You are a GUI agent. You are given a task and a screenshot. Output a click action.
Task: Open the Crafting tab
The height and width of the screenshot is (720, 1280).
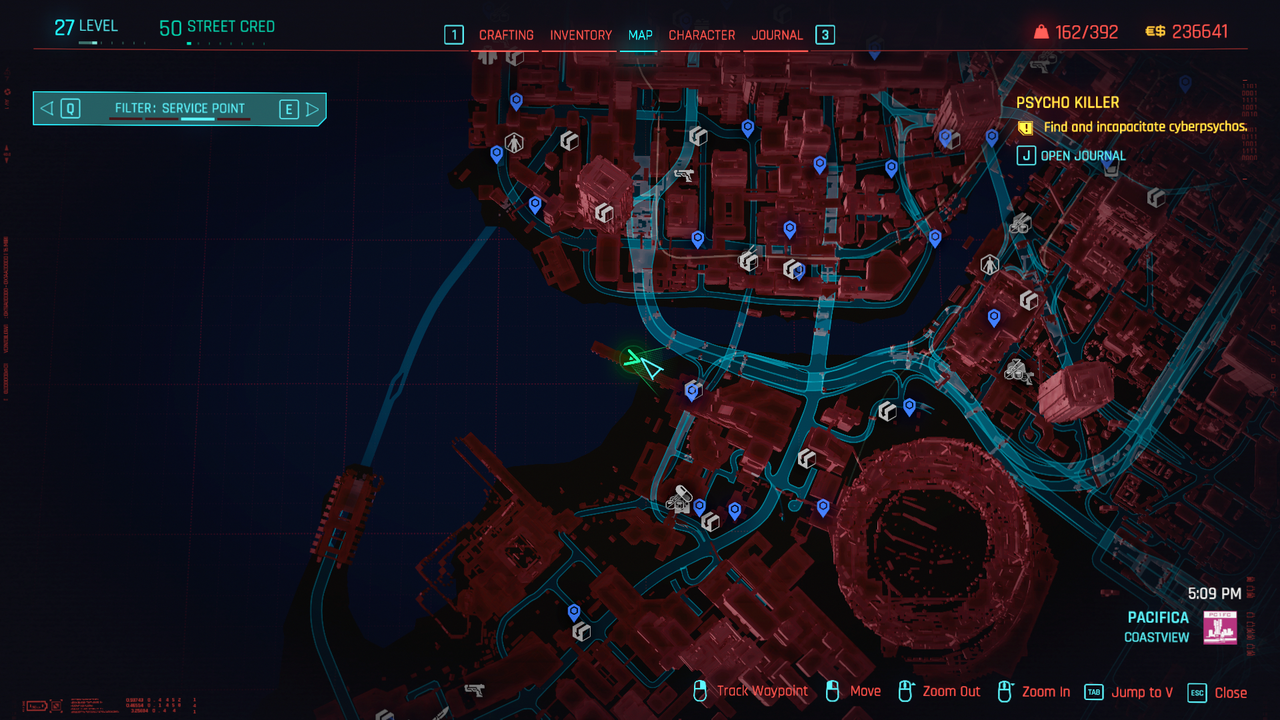click(506, 35)
